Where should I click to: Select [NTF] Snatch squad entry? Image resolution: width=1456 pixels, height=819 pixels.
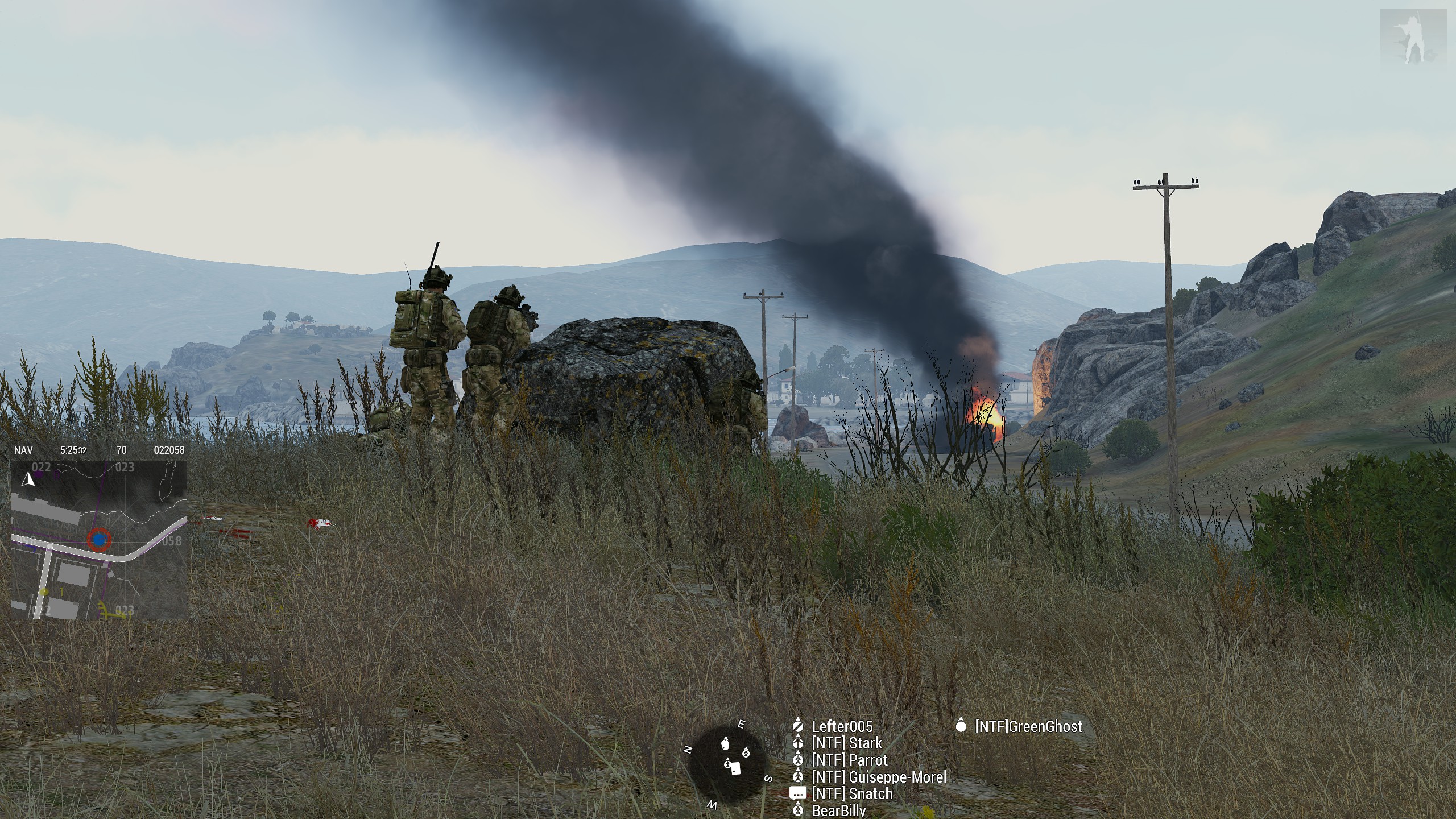[851, 793]
